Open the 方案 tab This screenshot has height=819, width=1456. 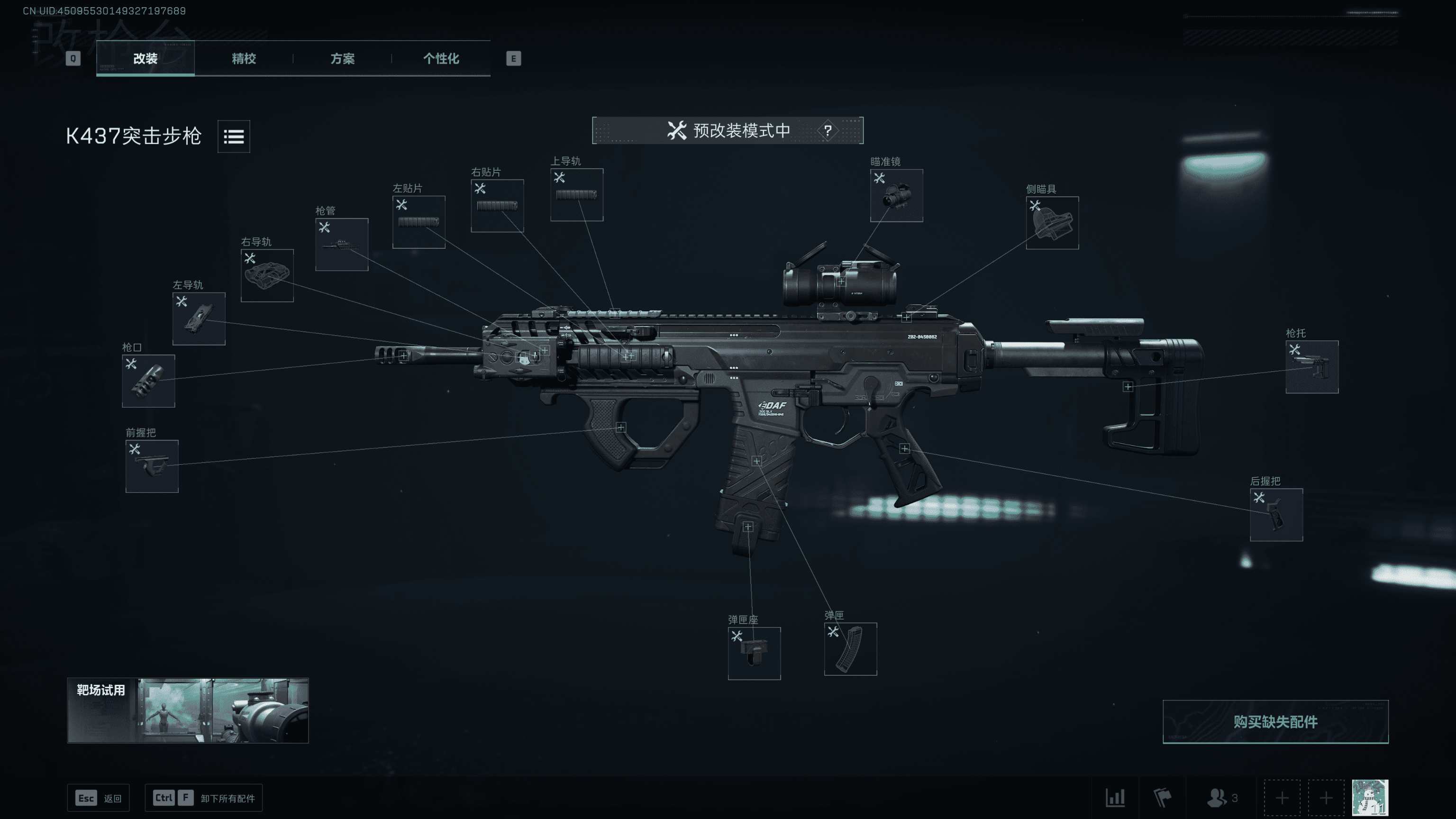[343, 58]
